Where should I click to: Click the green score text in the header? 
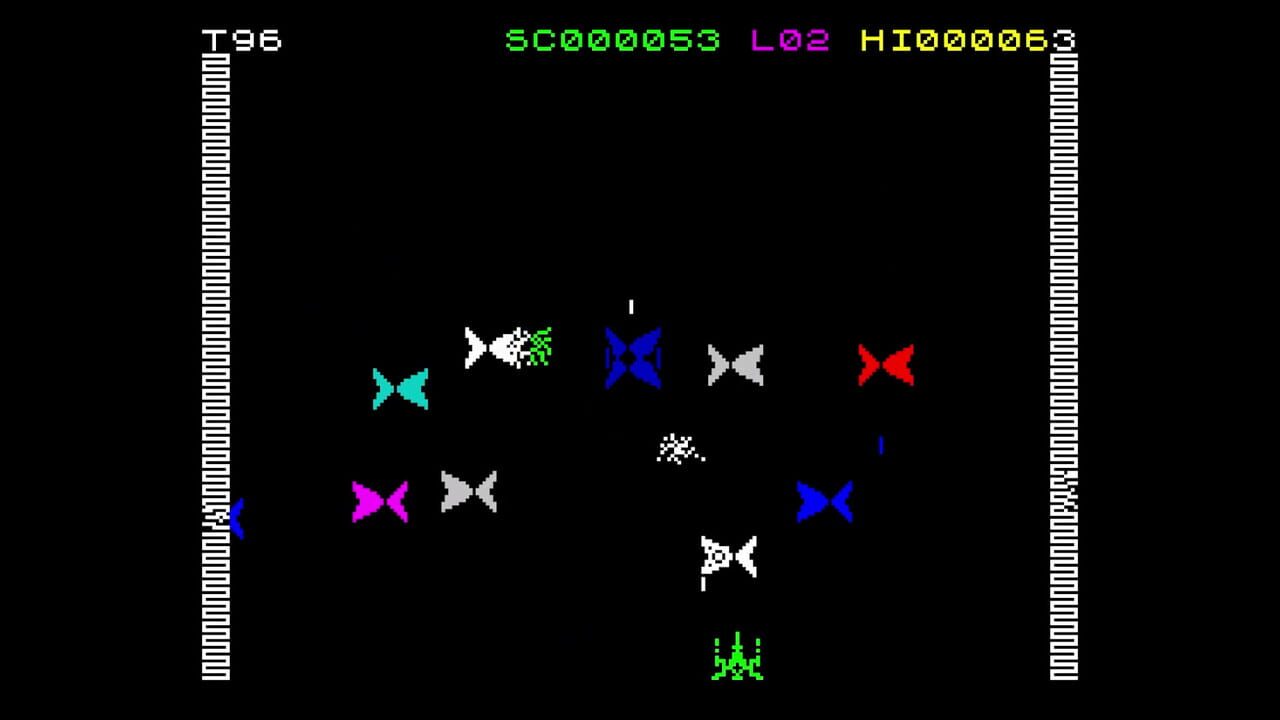pyautogui.click(x=612, y=42)
